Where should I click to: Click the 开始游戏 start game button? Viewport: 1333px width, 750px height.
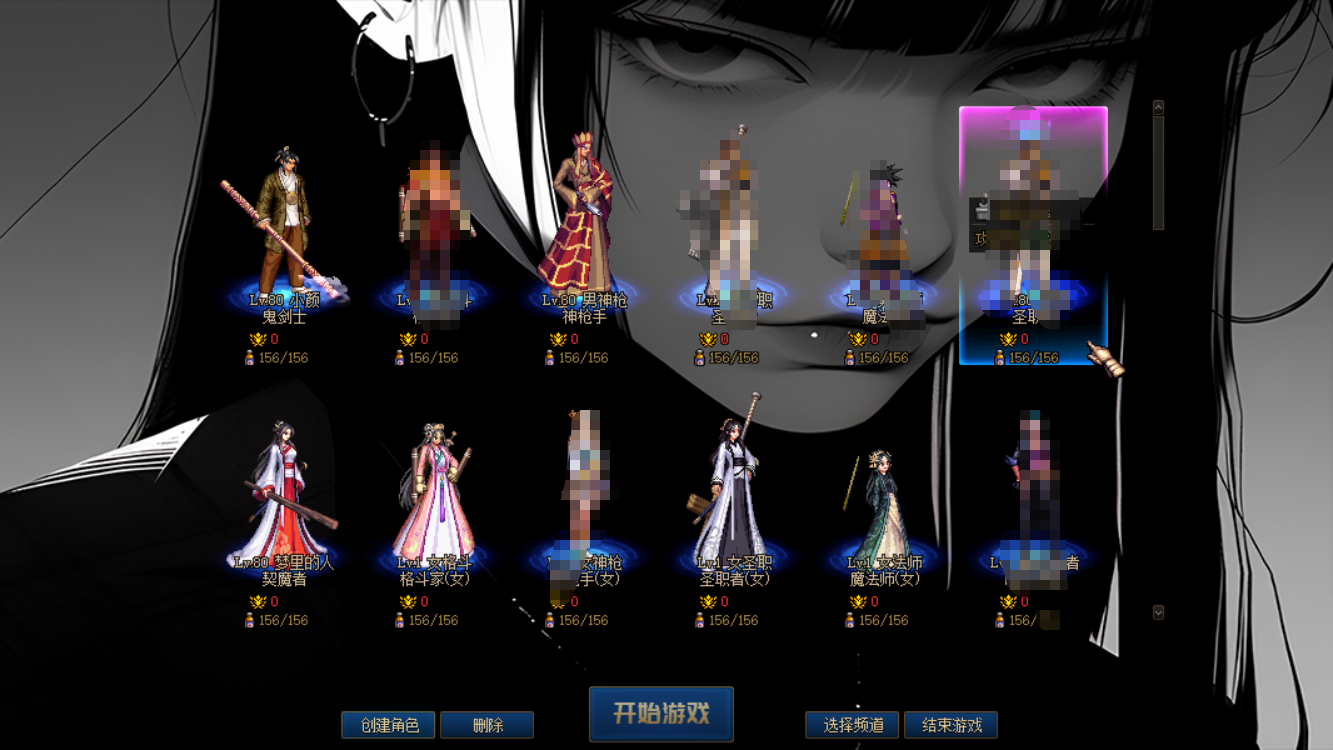coord(661,713)
